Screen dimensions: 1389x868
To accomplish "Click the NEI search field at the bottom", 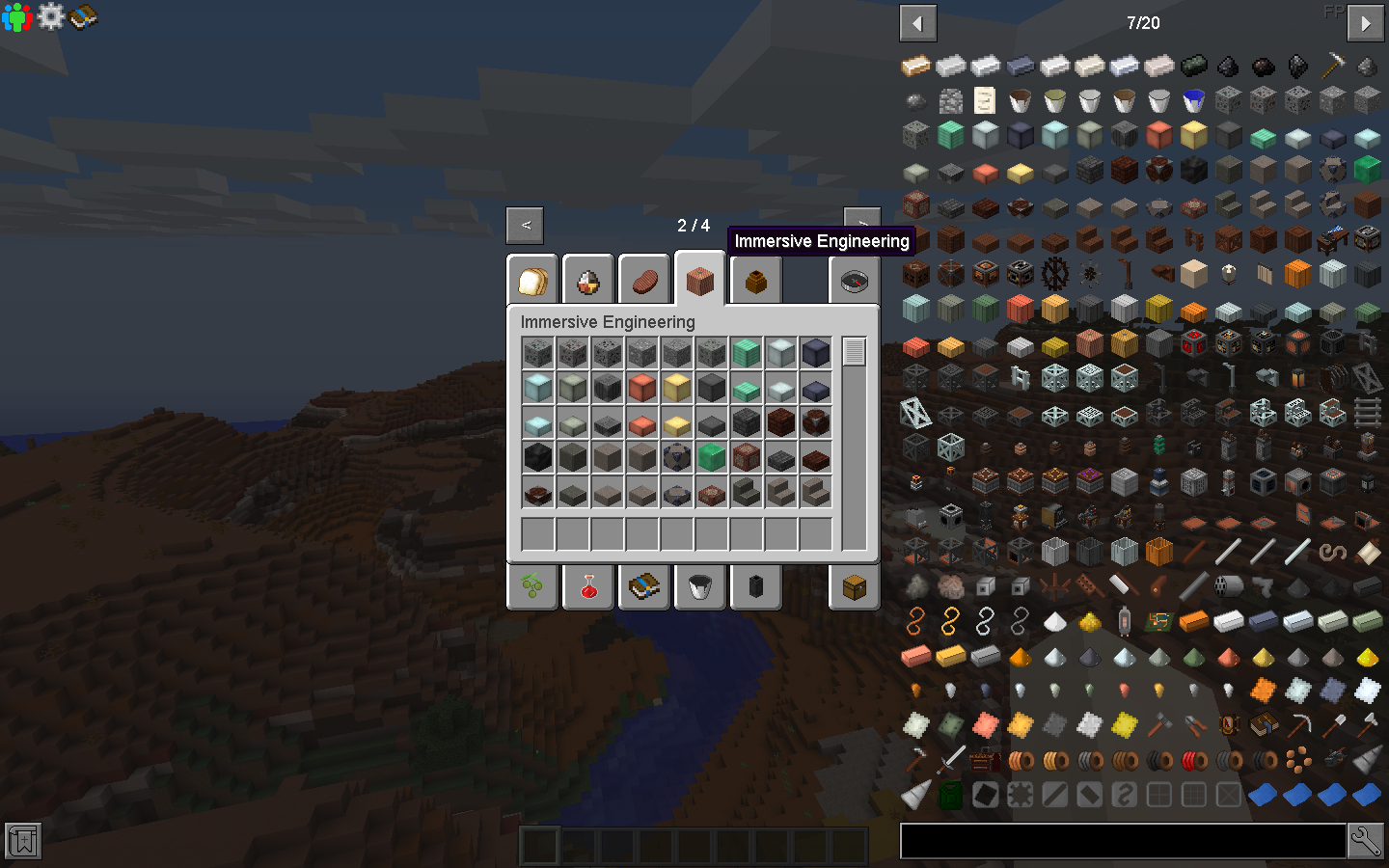I will pos(1124,840).
